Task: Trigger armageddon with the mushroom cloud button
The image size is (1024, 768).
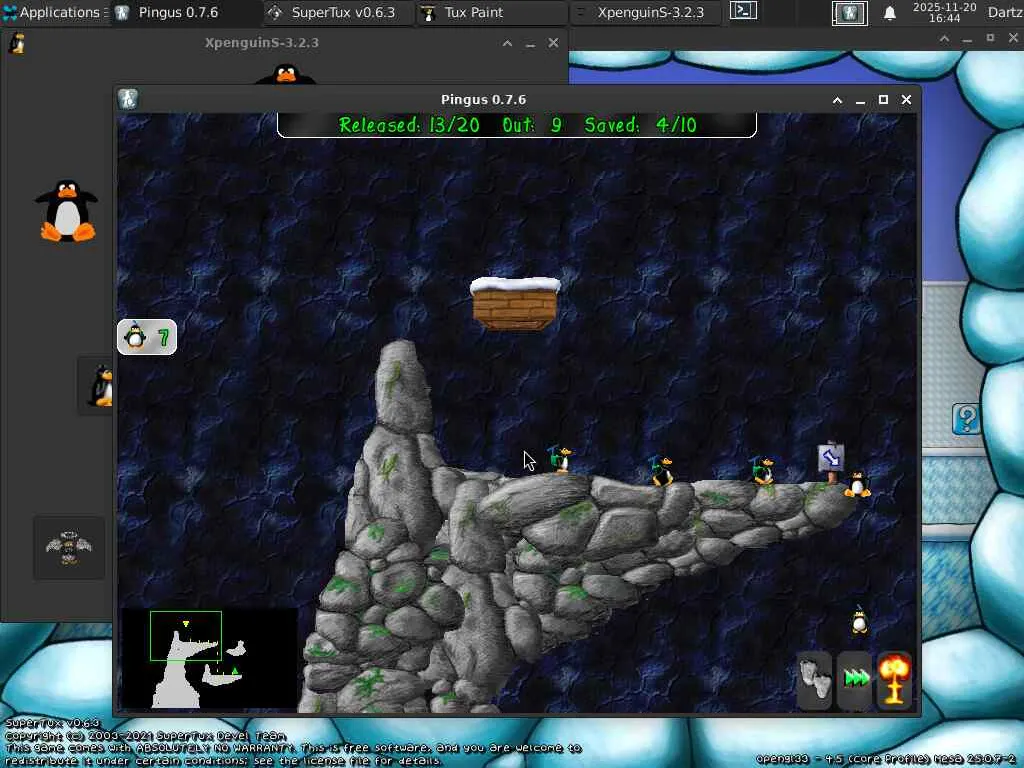Action: pyautogui.click(x=895, y=680)
